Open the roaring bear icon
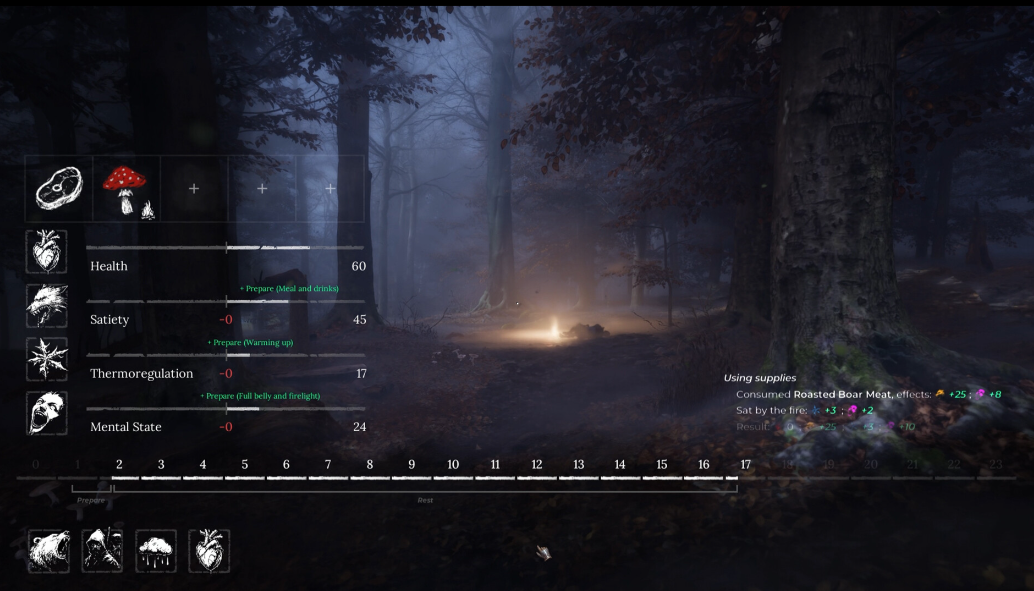This screenshot has width=1034, height=591. tap(49, 551)
